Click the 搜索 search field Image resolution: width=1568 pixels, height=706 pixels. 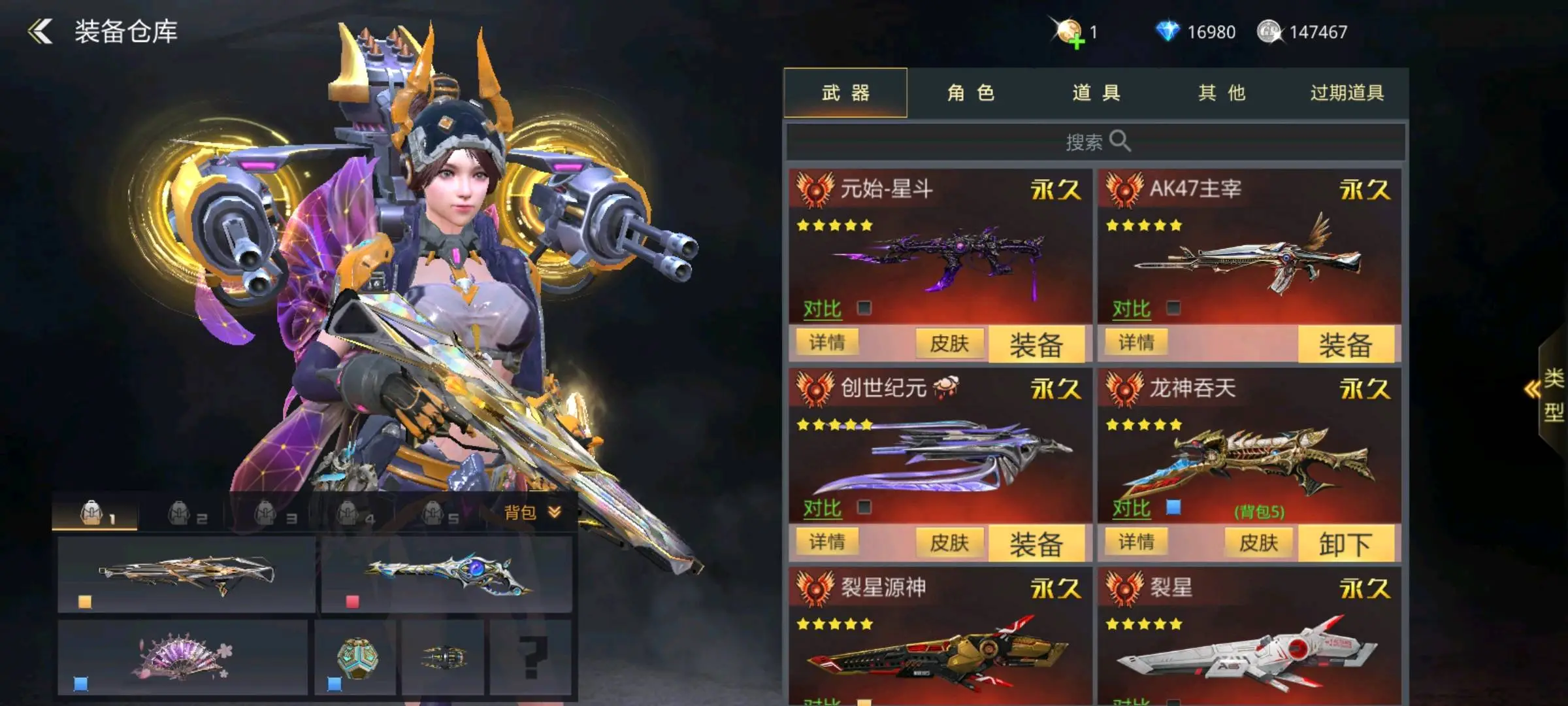tap(1096, 141)
